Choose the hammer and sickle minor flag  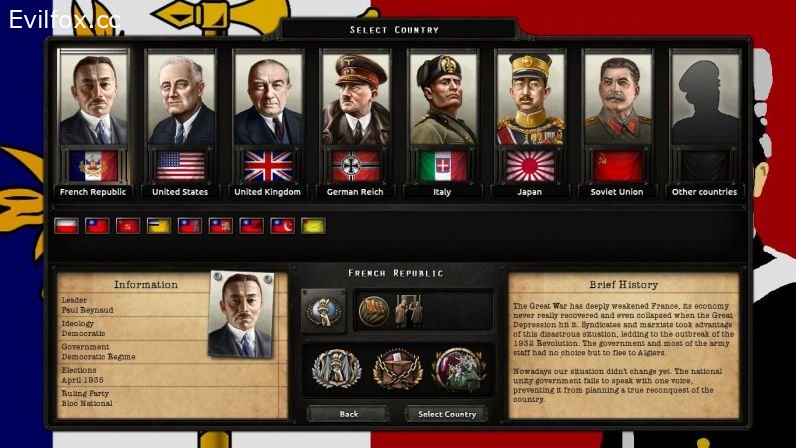(x=128, y=226)
